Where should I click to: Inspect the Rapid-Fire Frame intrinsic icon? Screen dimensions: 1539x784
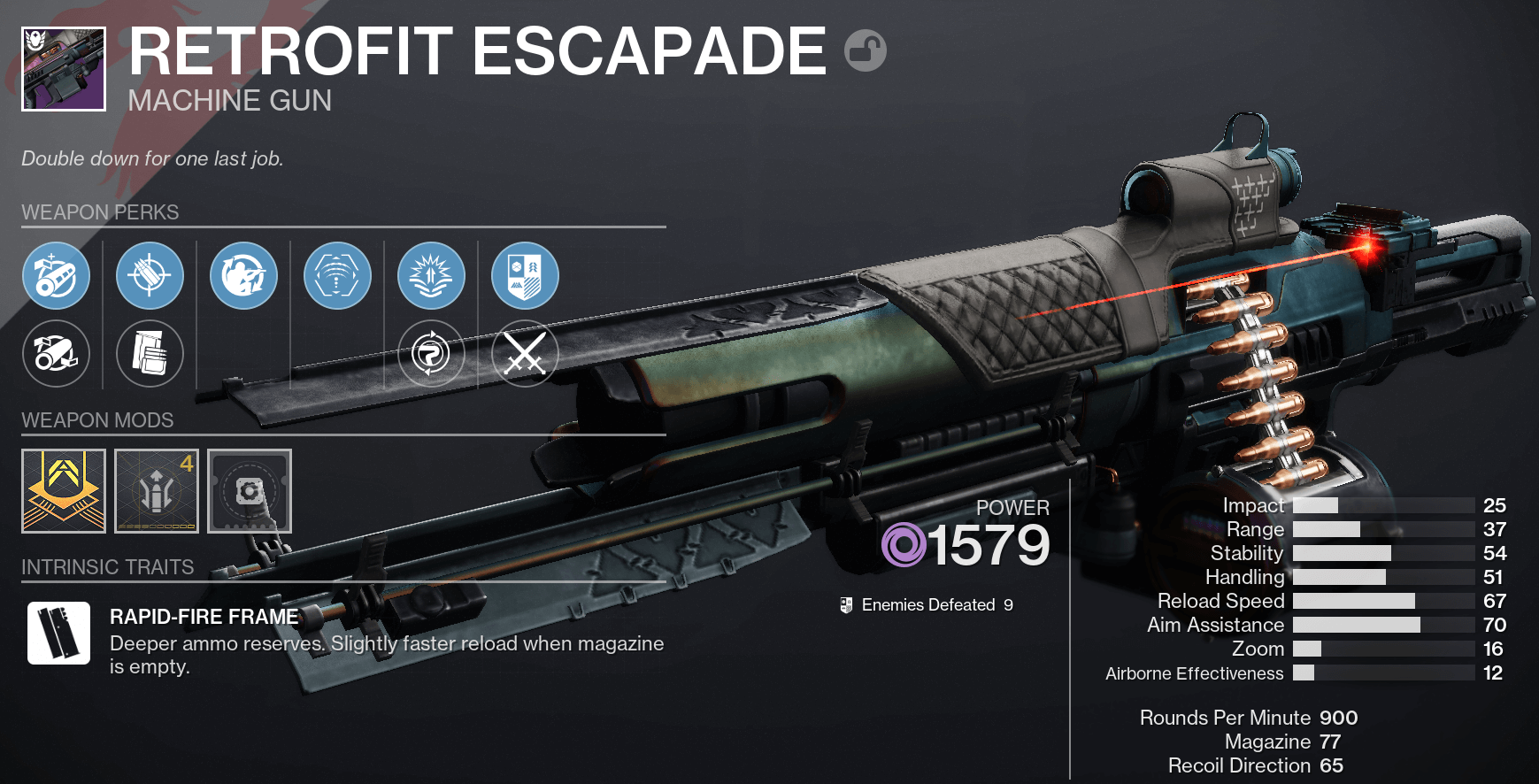click(58, 634)
